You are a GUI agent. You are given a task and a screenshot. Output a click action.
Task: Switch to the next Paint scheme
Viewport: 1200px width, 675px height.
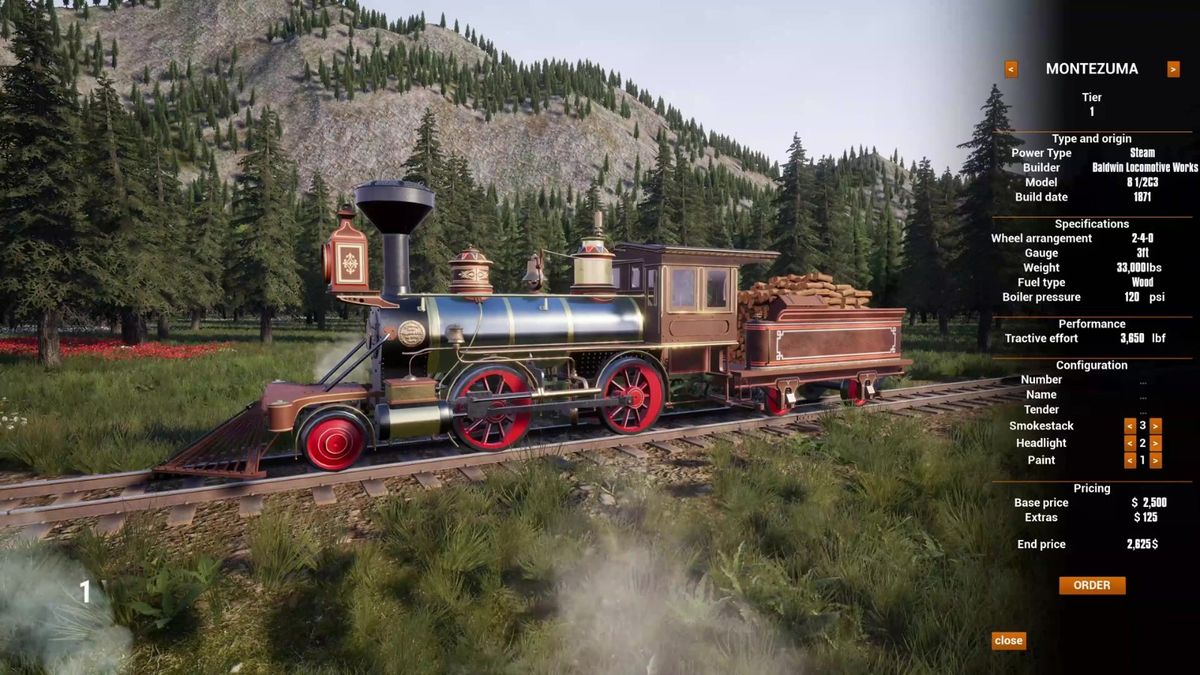1155,460
